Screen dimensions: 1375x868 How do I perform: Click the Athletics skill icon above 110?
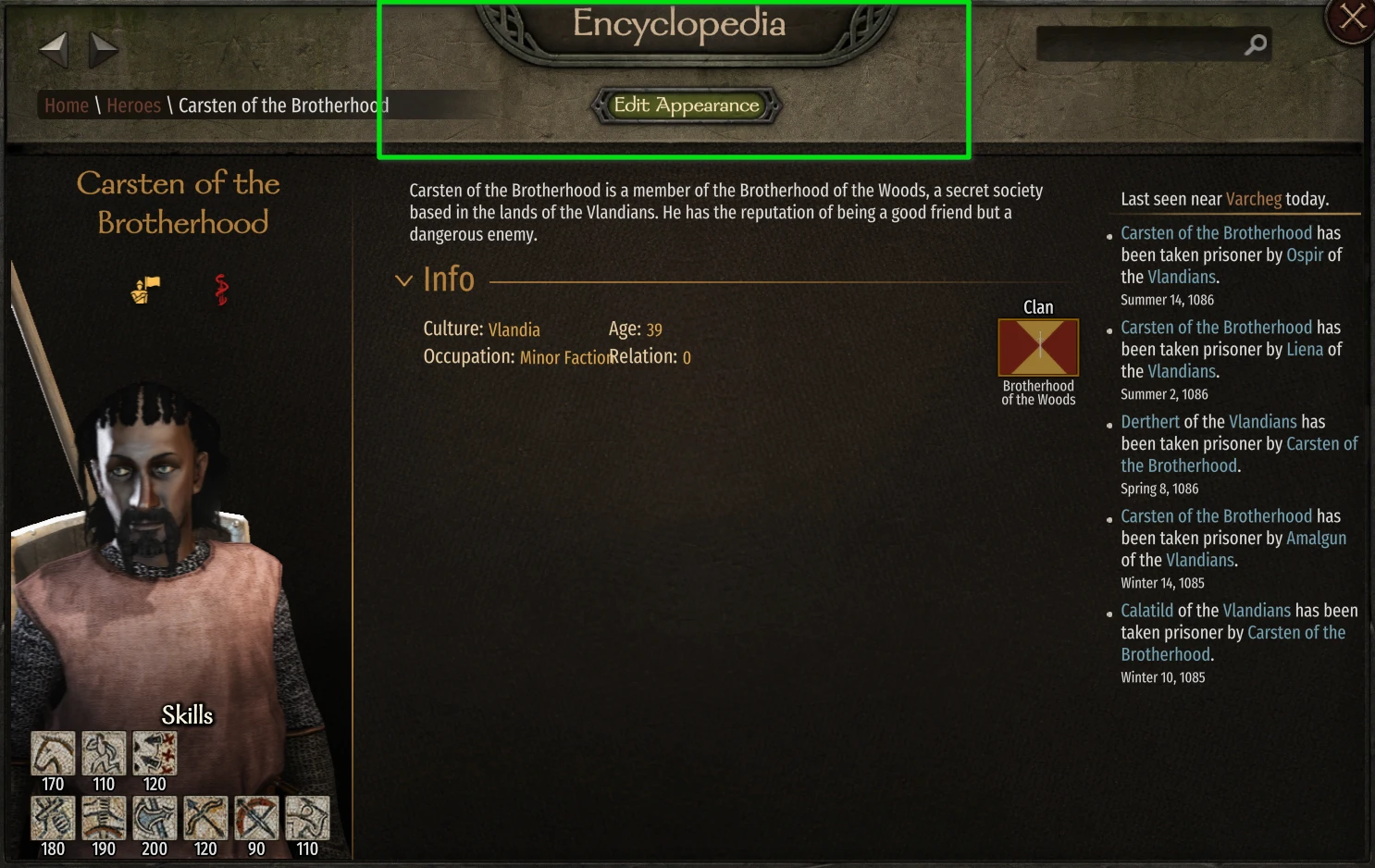(x=104, y=752)
